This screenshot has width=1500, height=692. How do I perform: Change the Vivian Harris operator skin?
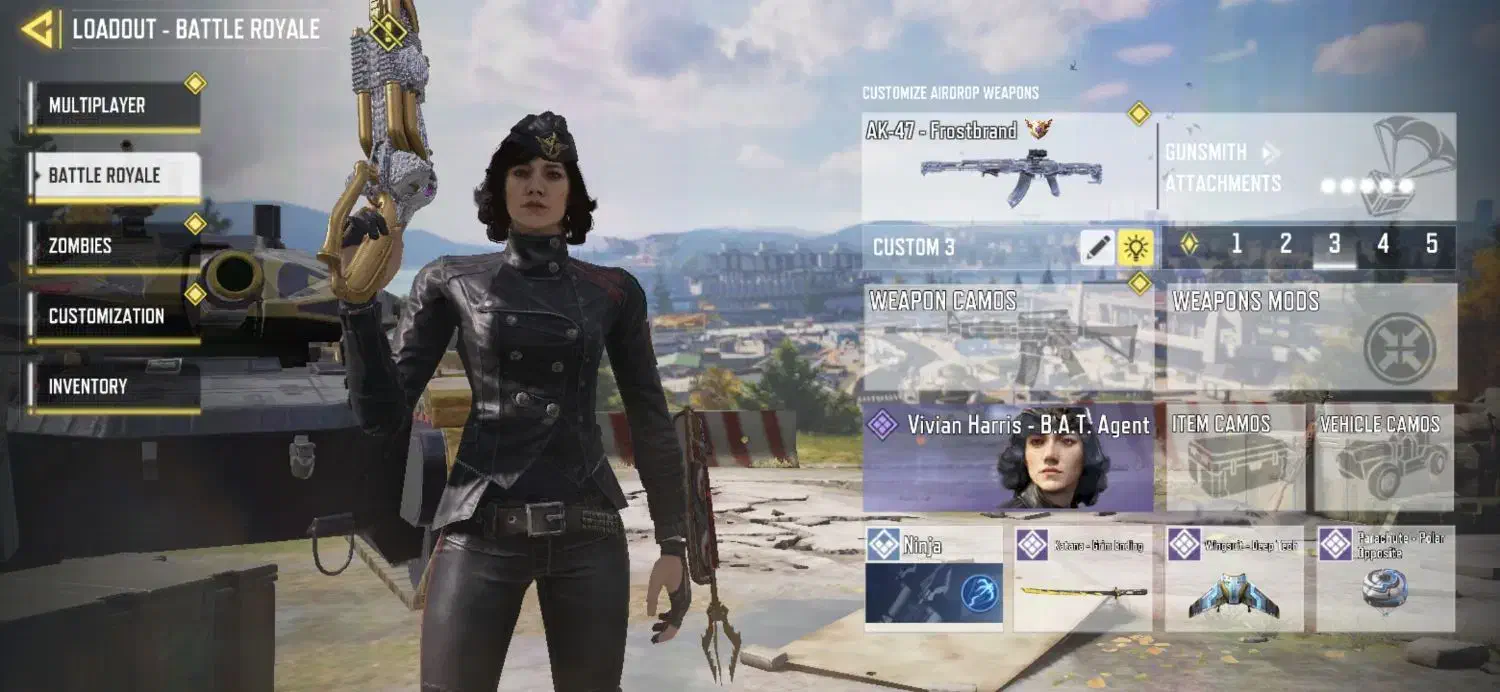click(1008, 458)
